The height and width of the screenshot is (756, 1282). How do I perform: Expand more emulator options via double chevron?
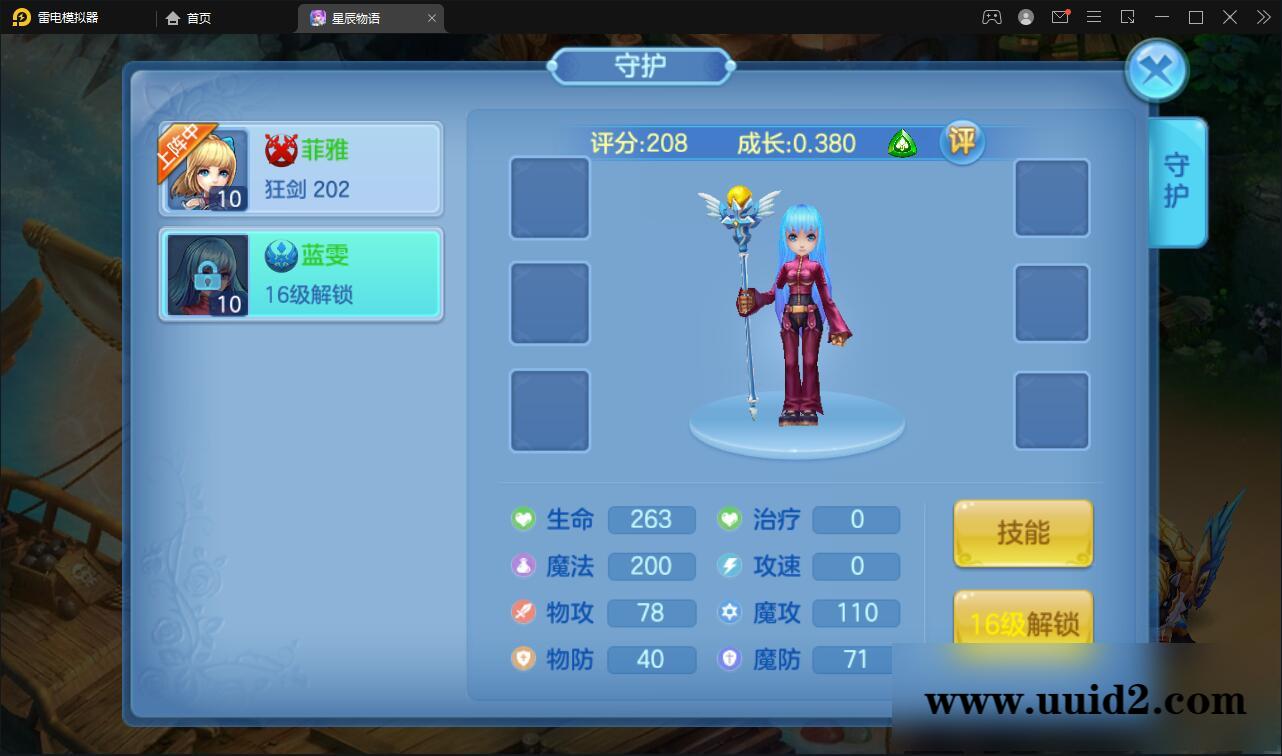click(1262, 17)
